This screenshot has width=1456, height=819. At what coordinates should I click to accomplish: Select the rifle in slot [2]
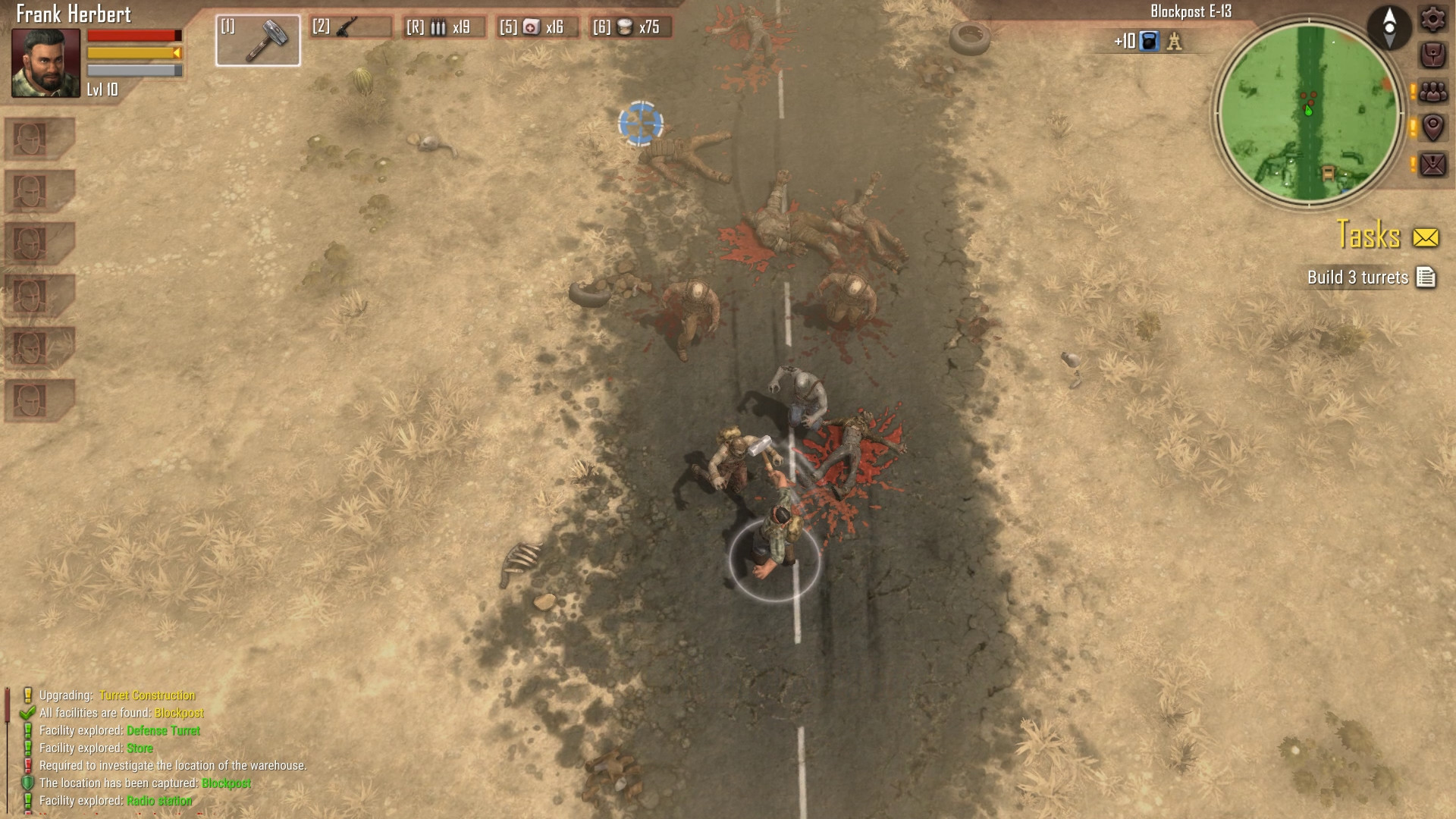[x=346, y=28]
